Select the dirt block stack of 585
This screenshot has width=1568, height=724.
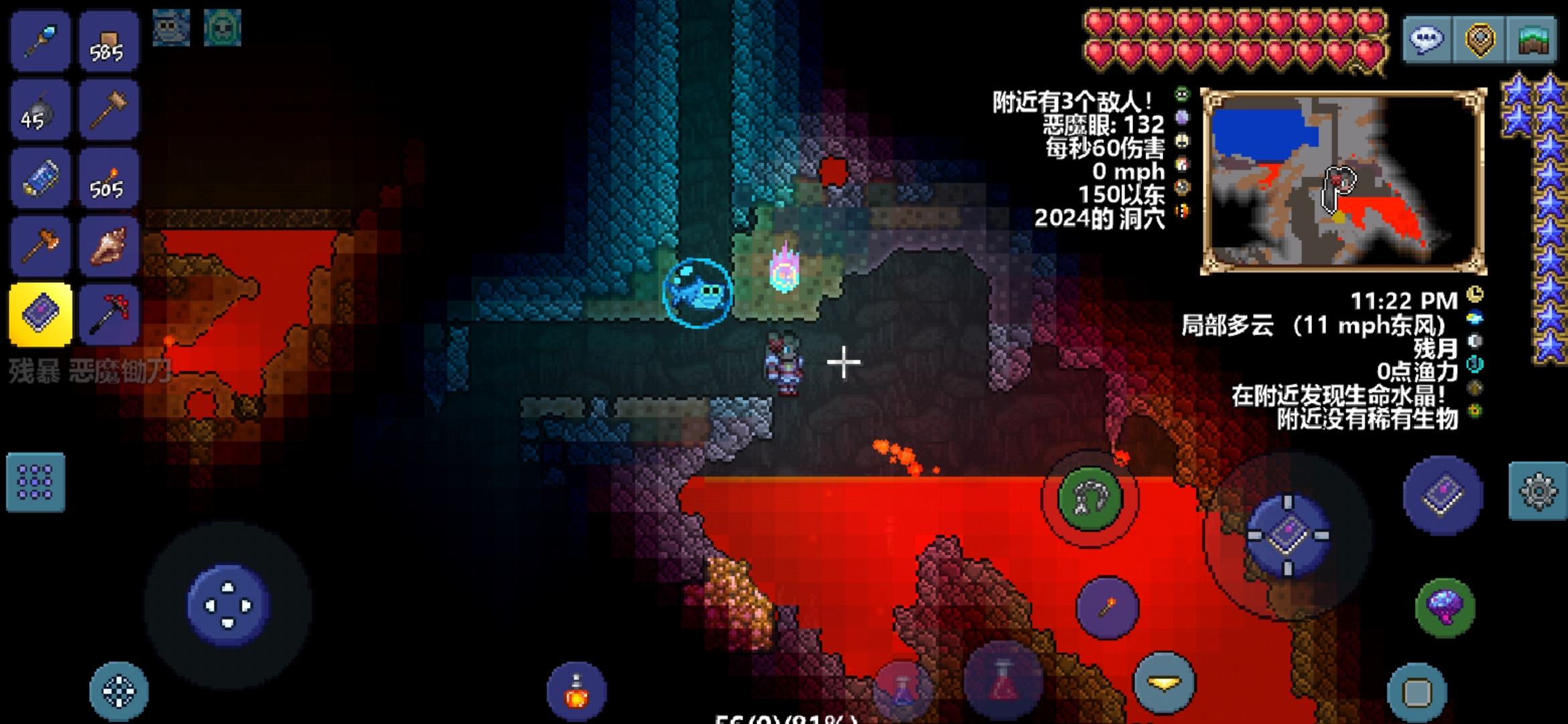tap(109, 42)
